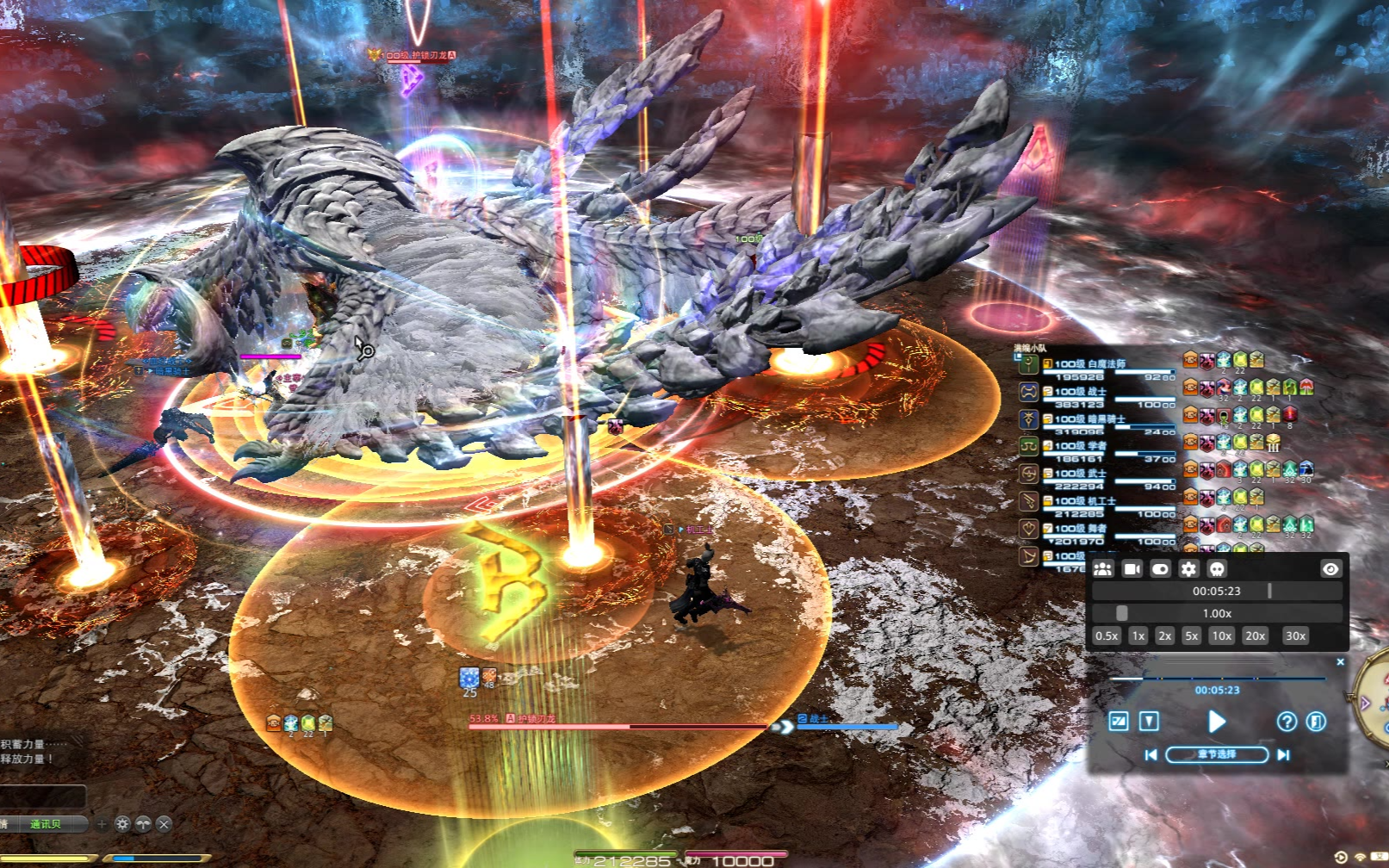
Task: Set playback speed to 2x
Action: (1164, 635)
